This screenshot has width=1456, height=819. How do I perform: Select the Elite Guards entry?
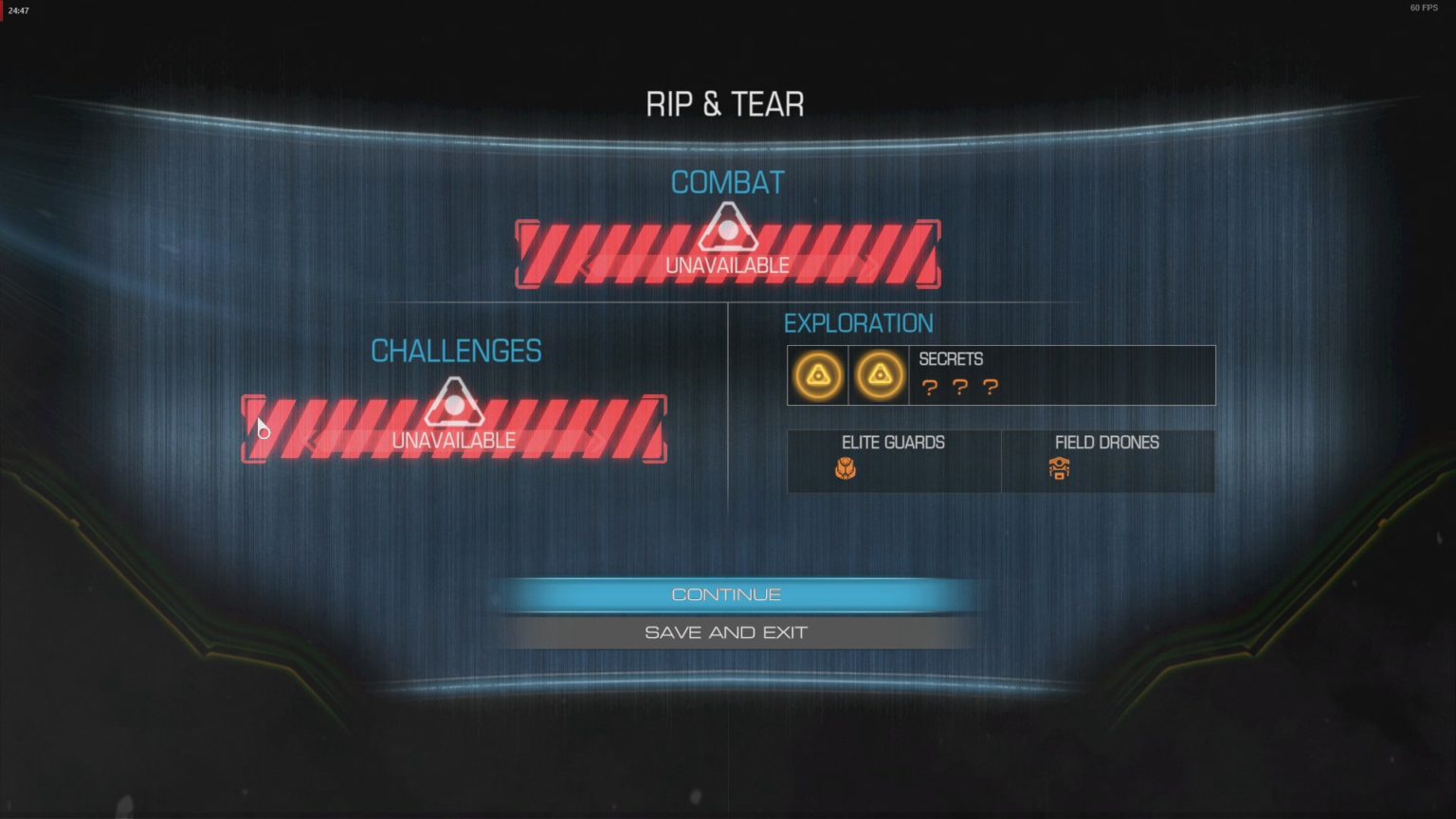click(x=893, y=461)
